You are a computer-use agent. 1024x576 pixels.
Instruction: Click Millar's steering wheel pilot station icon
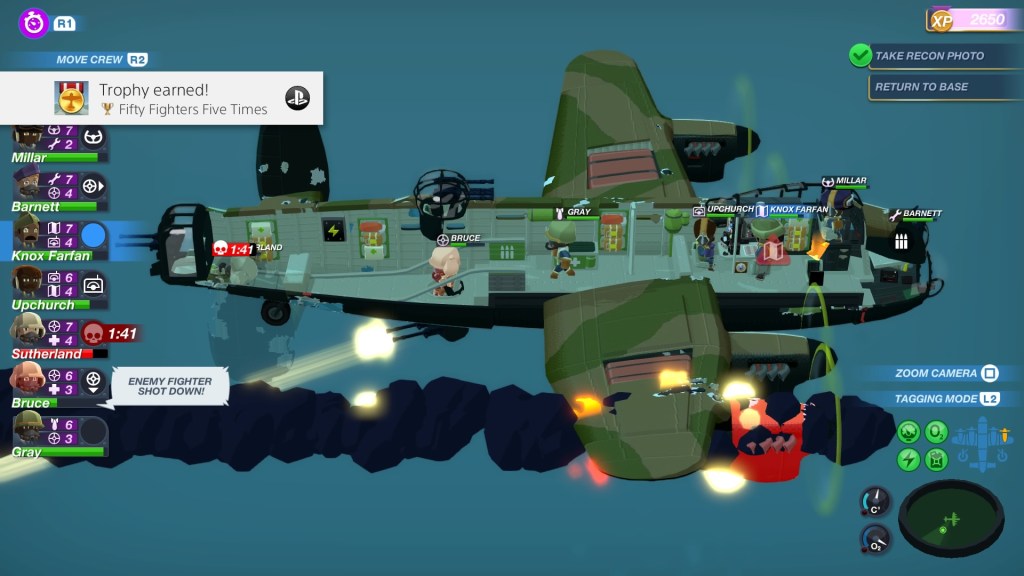(93, 136)
